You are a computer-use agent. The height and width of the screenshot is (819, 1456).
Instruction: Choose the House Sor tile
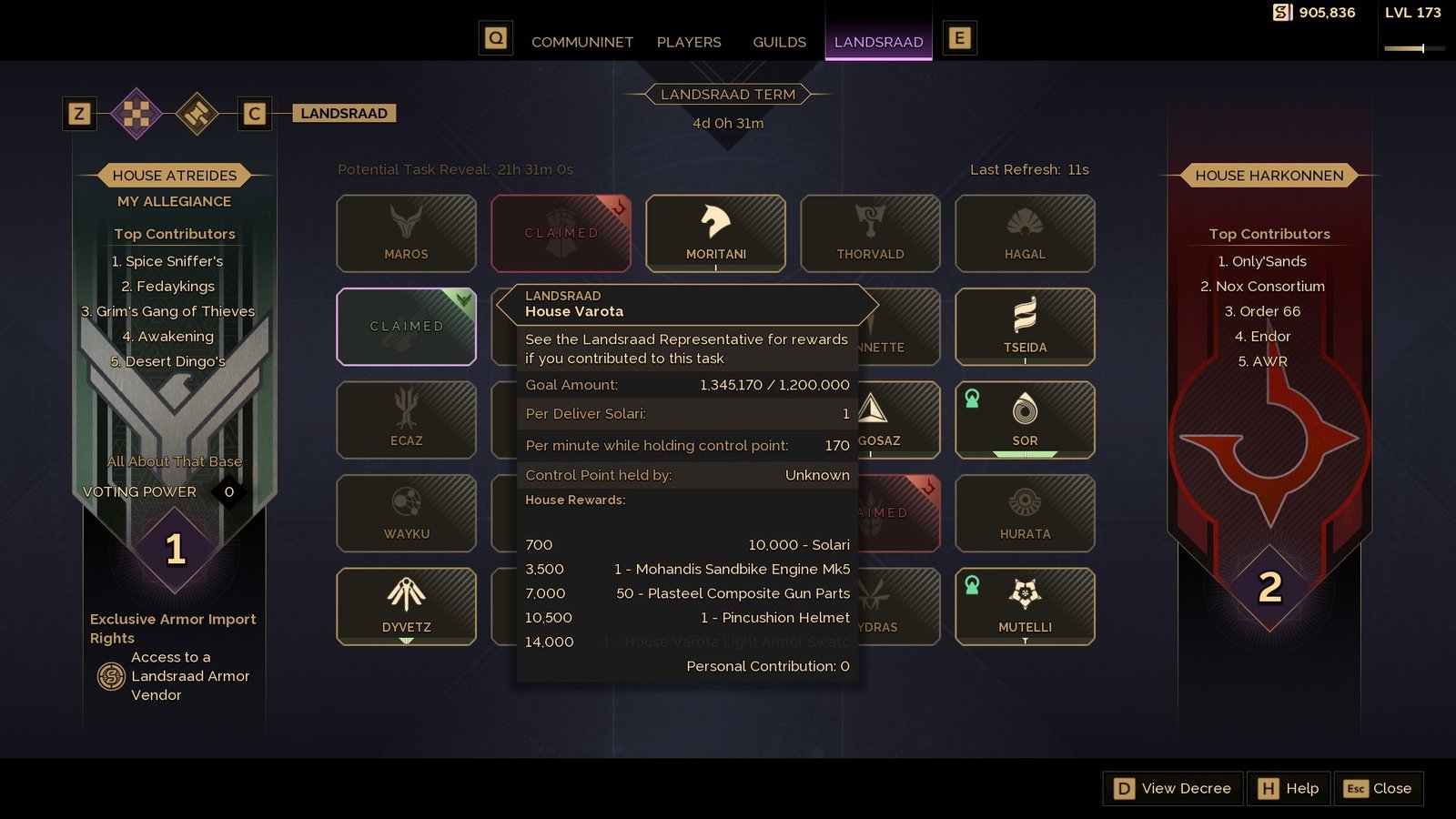pos(1025,420)
